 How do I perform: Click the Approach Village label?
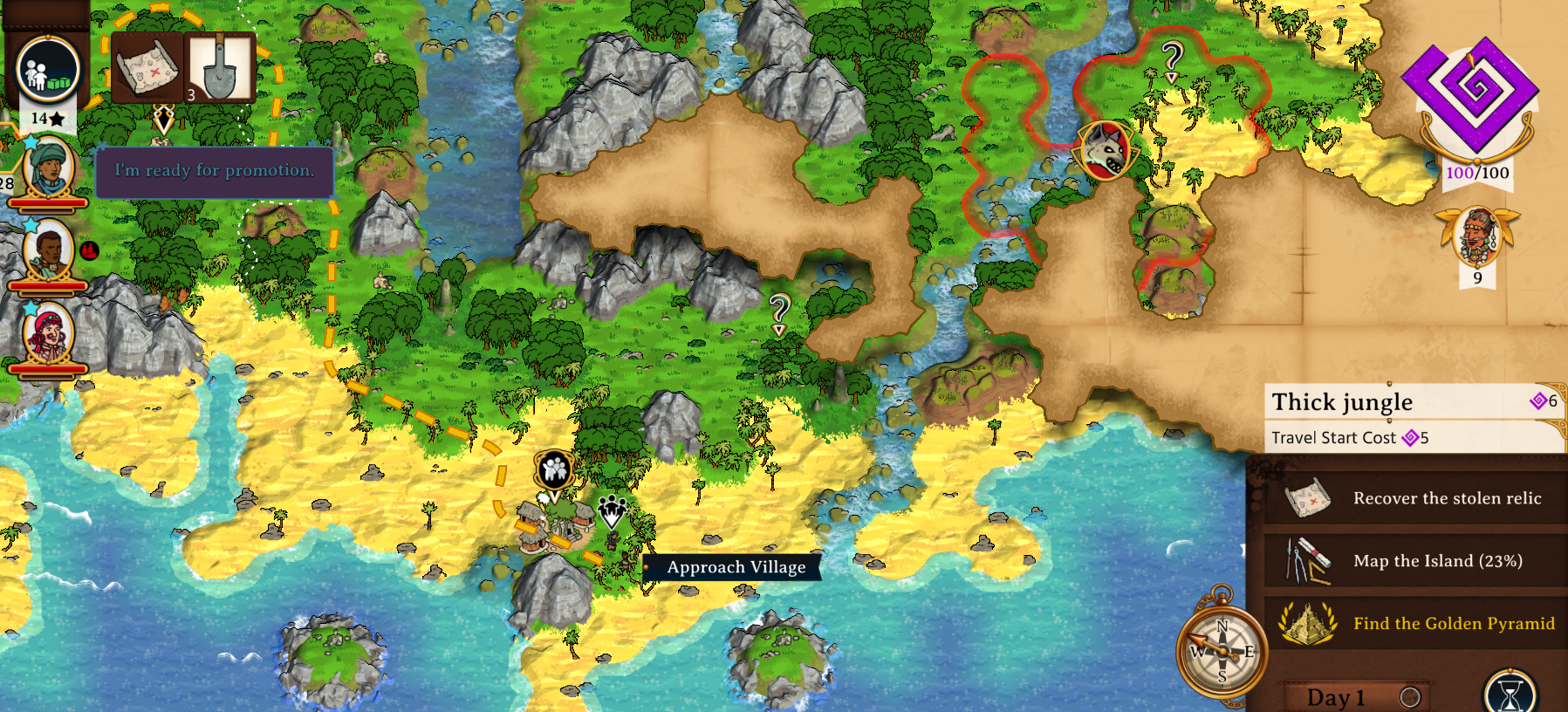[735, 567]
